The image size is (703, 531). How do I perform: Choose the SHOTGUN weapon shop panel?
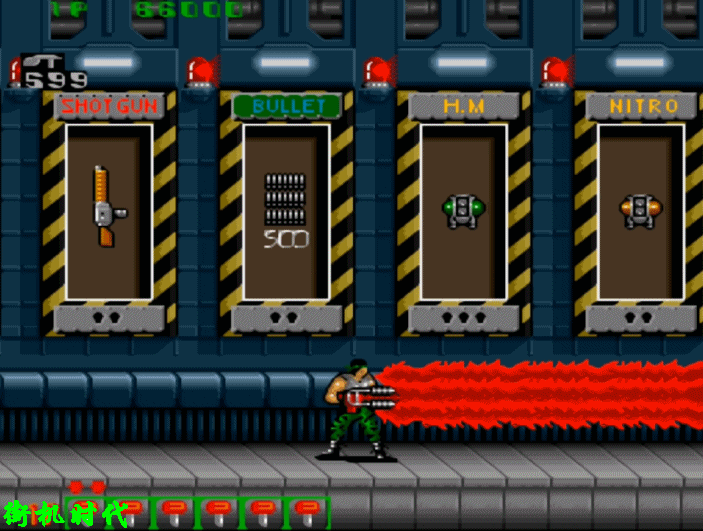108,211
